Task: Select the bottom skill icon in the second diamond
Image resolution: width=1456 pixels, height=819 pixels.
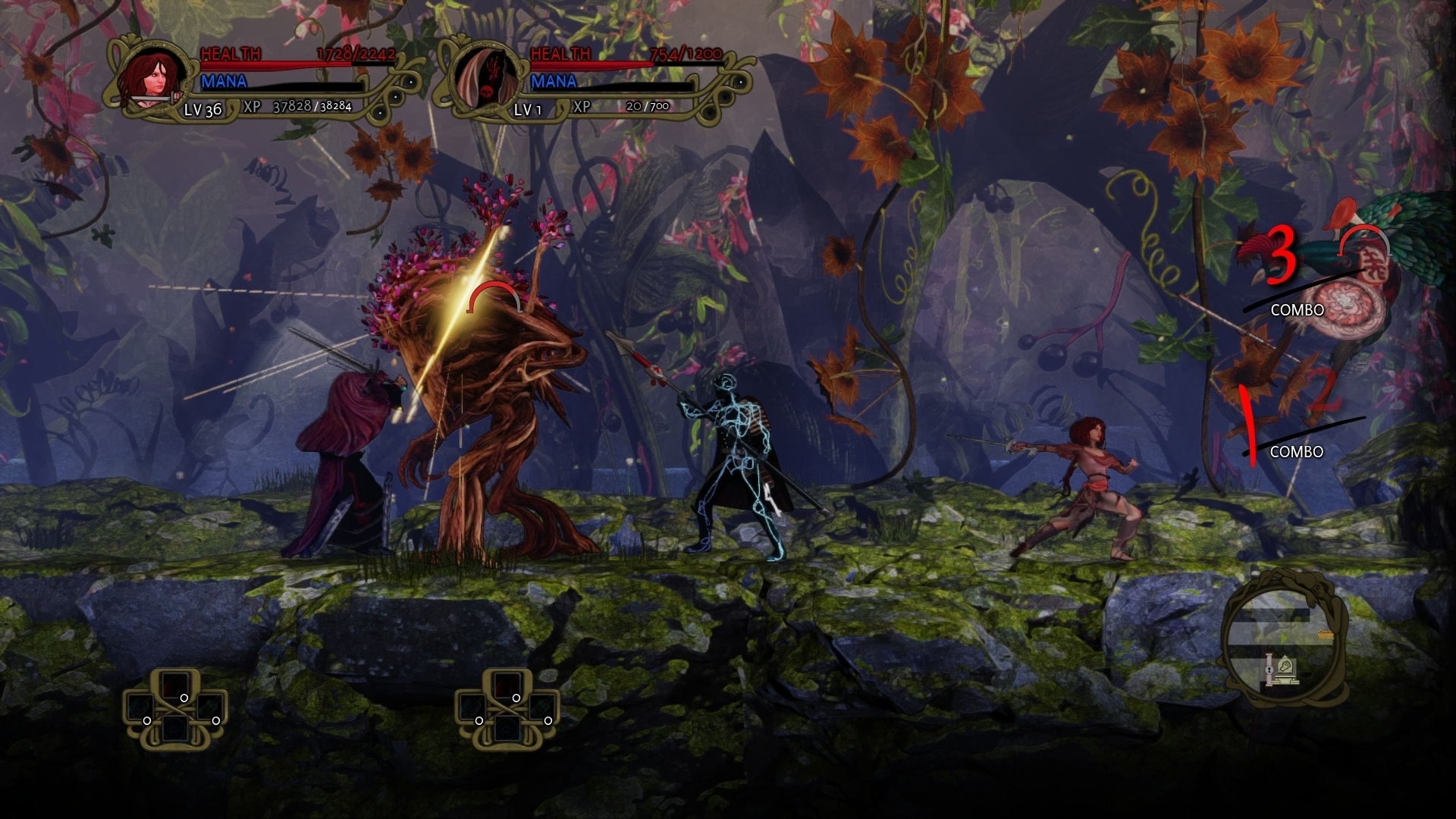Action: click(507, 729)
